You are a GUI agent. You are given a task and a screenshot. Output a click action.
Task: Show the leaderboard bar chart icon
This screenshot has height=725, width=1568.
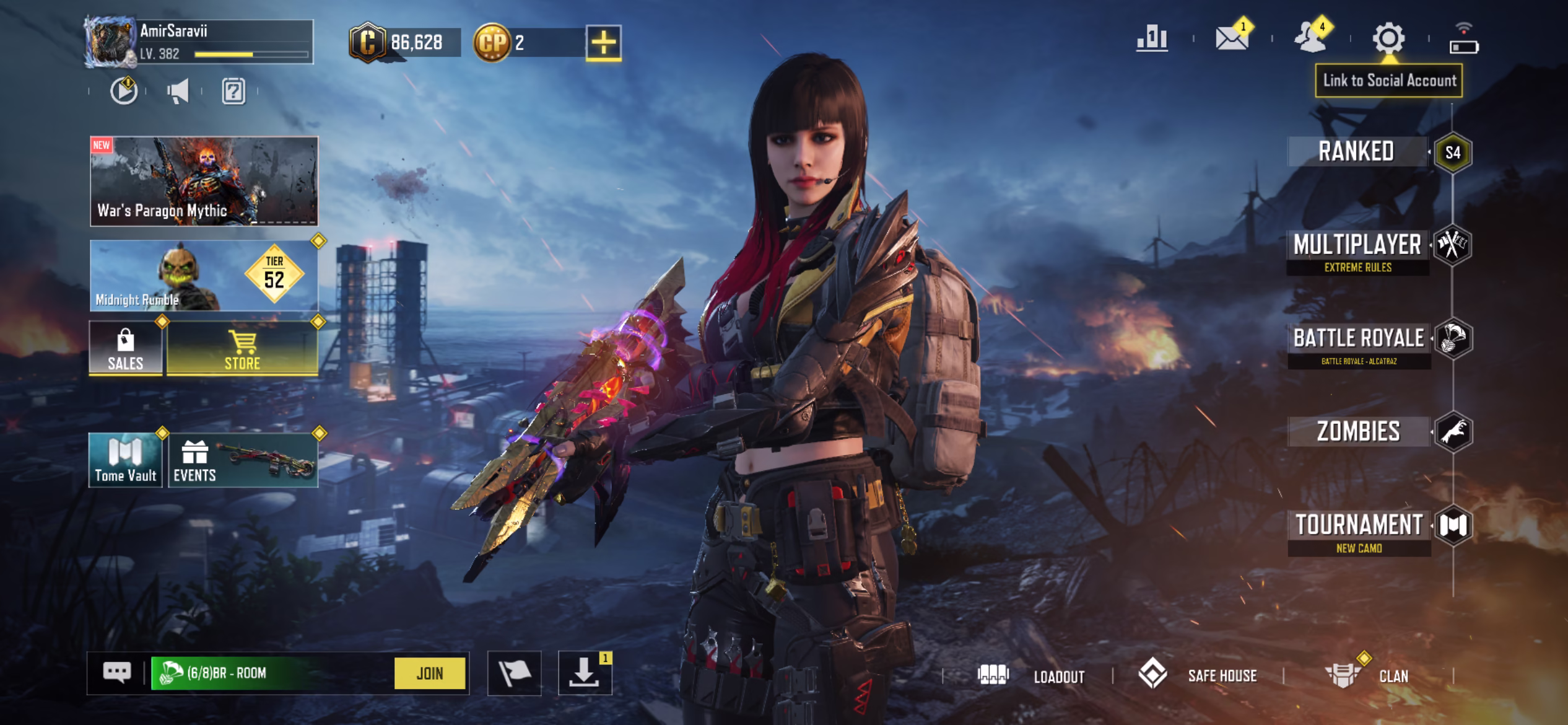point(1152,39)
